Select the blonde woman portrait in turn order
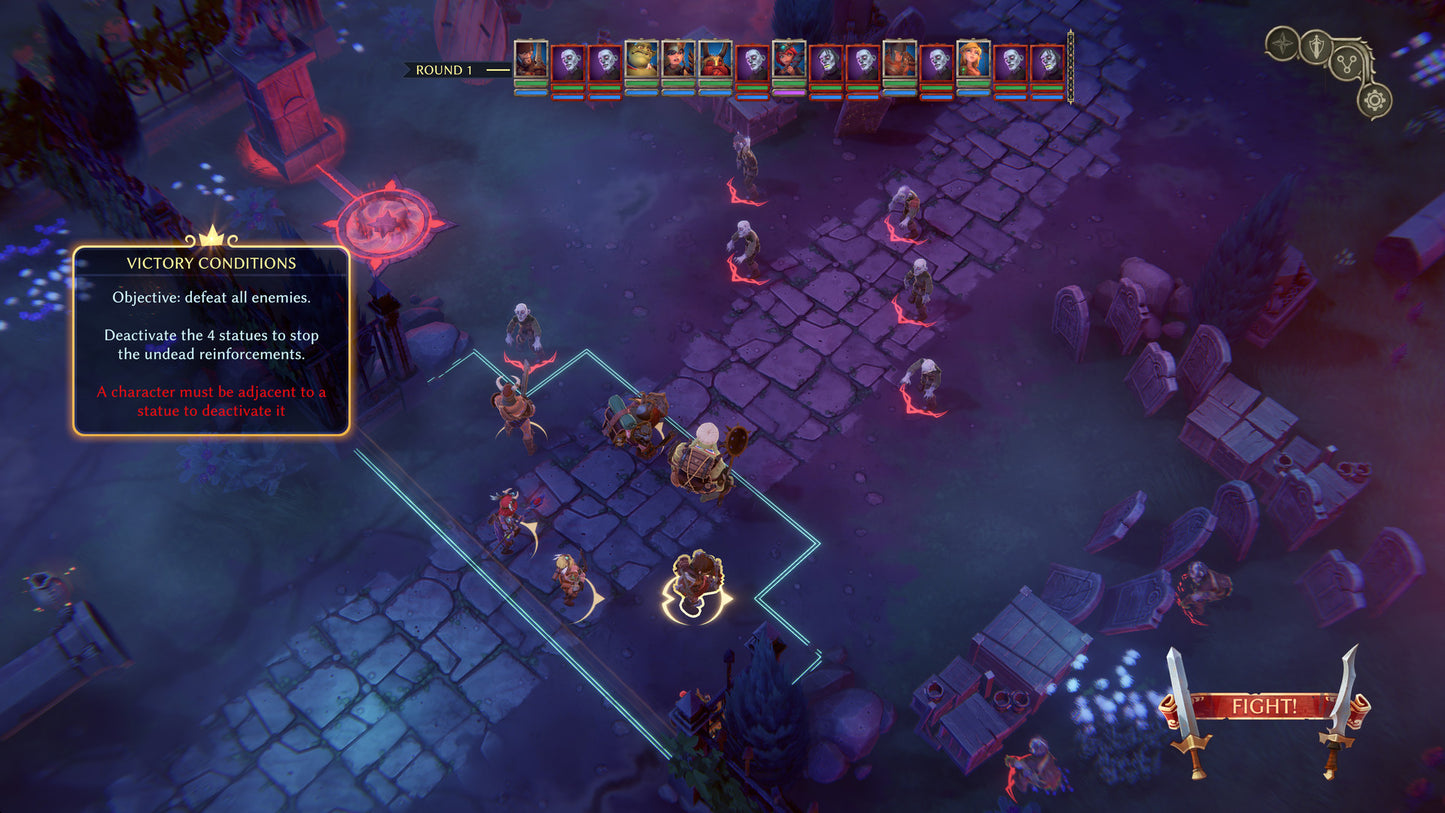This screenshot has height=813, width=1445. tap(973, 60)
